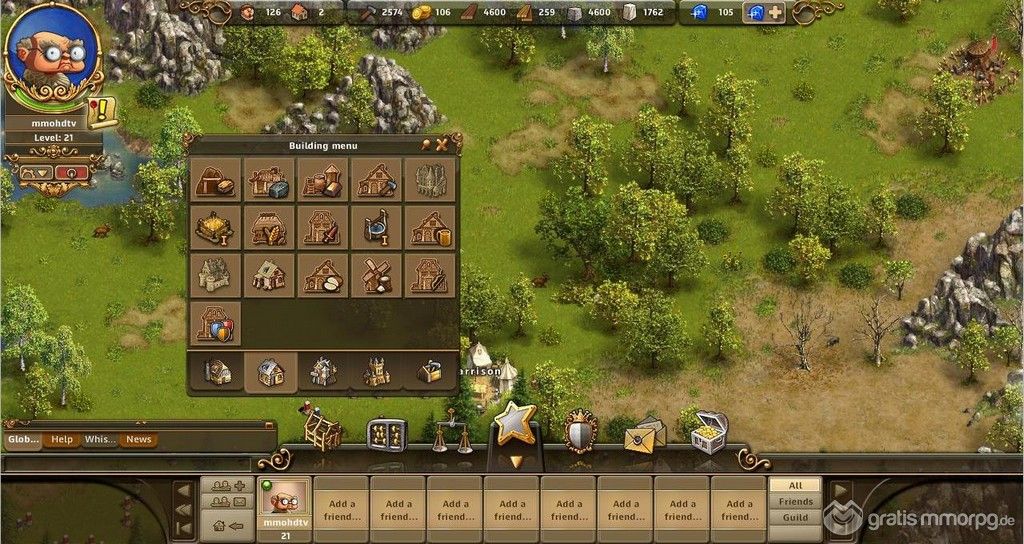Select the swordsmith building with red sword

pos(322,227)
